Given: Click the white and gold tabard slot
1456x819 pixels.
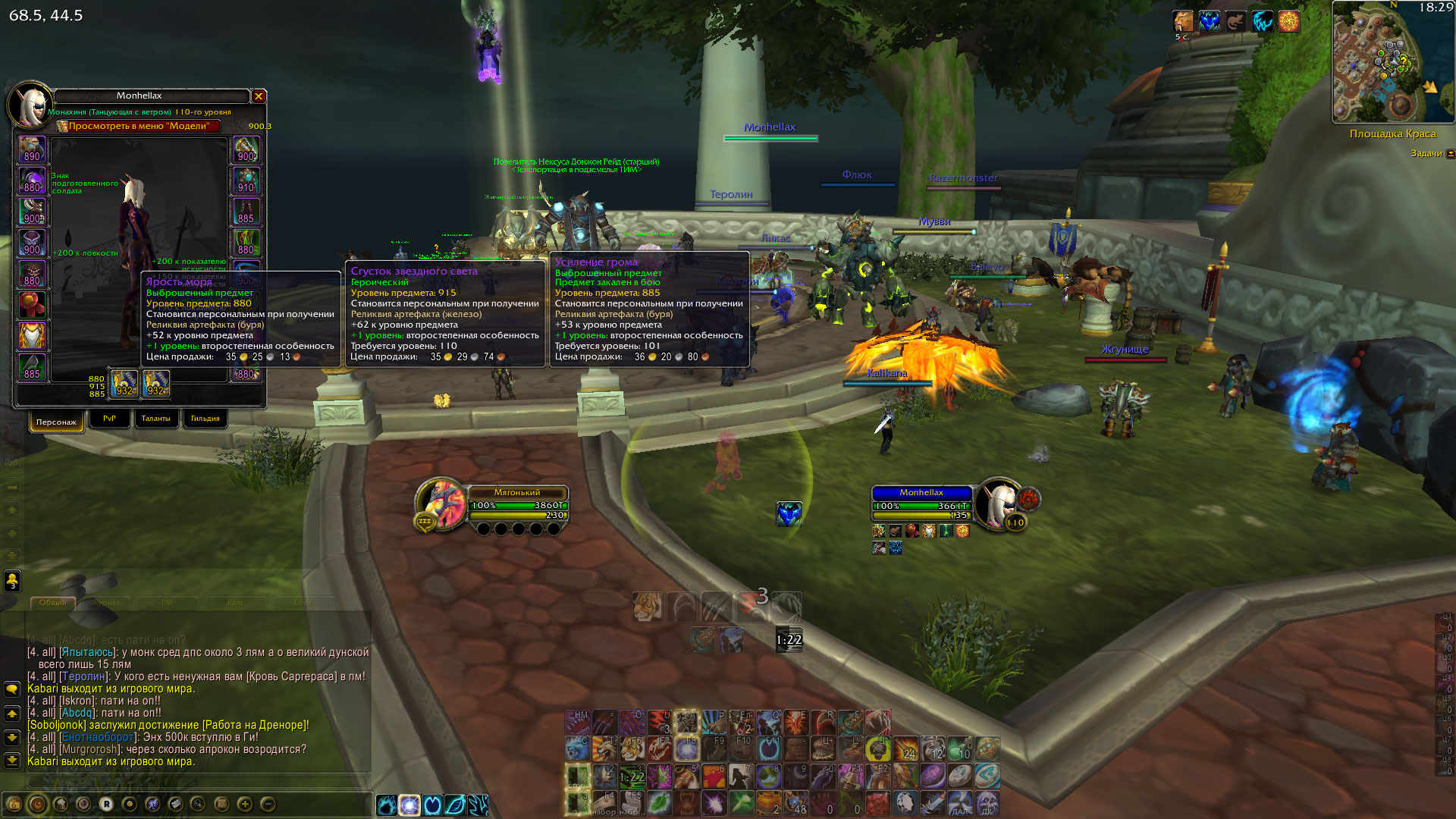Looking at the screenshot, I should coord(32,336).
